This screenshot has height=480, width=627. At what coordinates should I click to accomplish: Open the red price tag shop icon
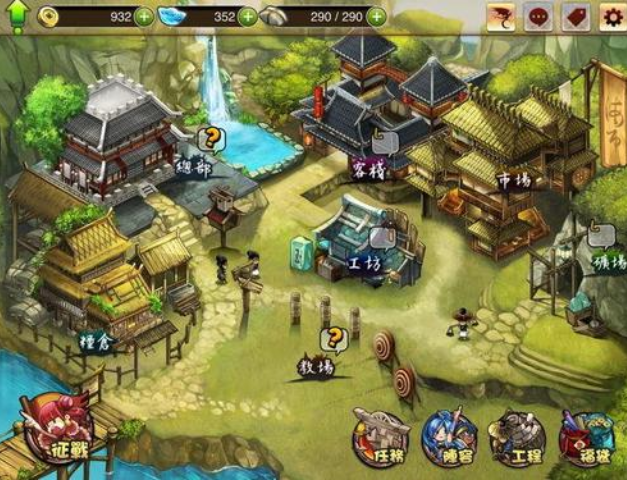click(x=575, y=16)
